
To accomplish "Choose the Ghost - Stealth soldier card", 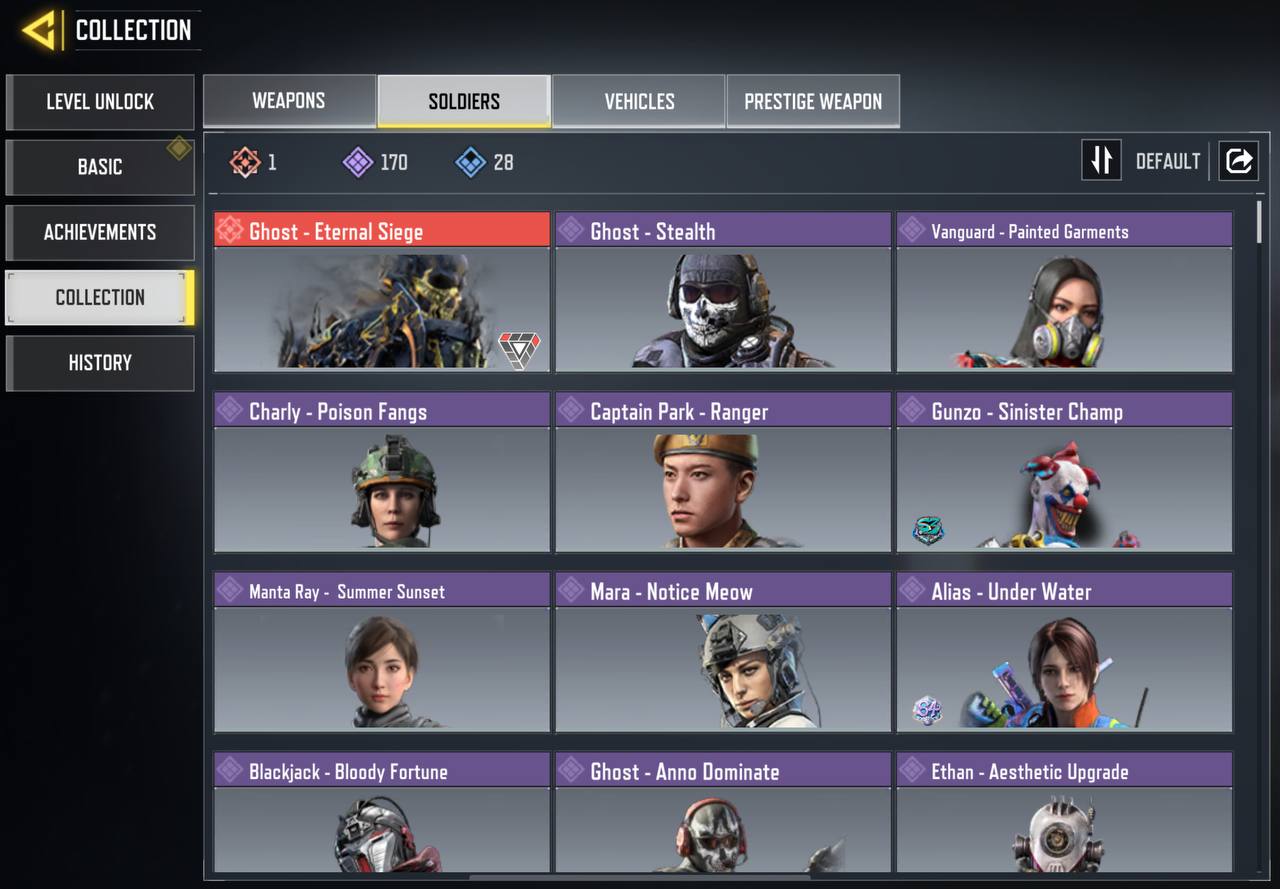I will point(723,291).
